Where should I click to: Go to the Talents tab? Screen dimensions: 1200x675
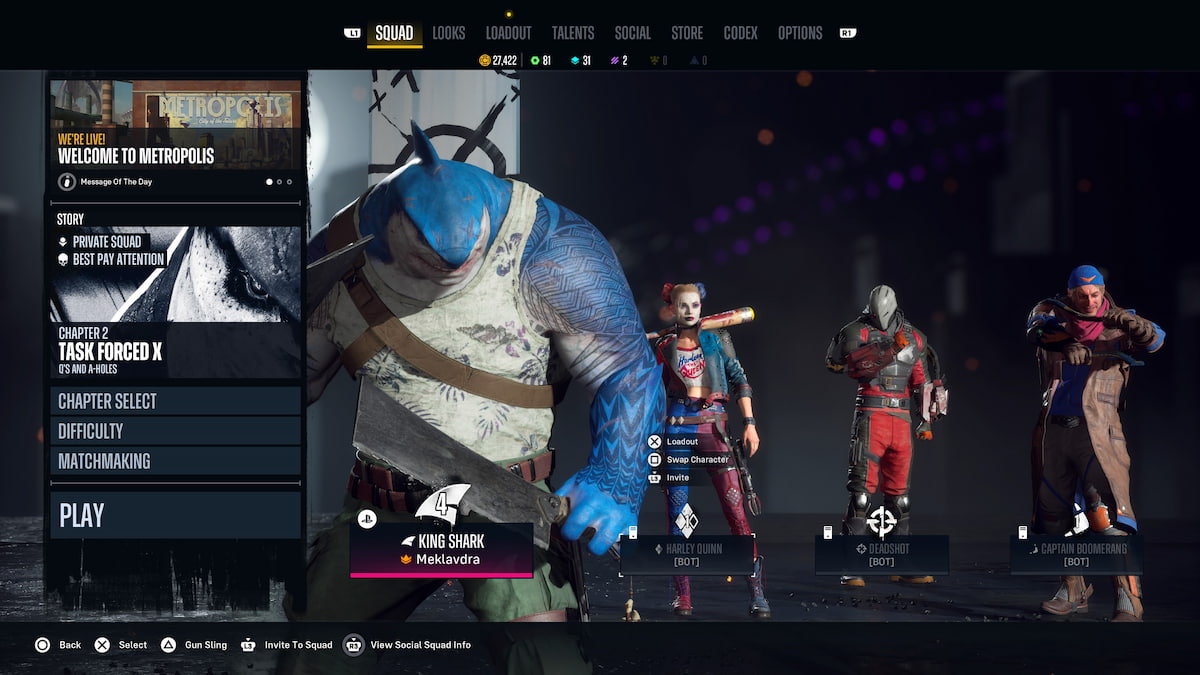coord(572,33)
